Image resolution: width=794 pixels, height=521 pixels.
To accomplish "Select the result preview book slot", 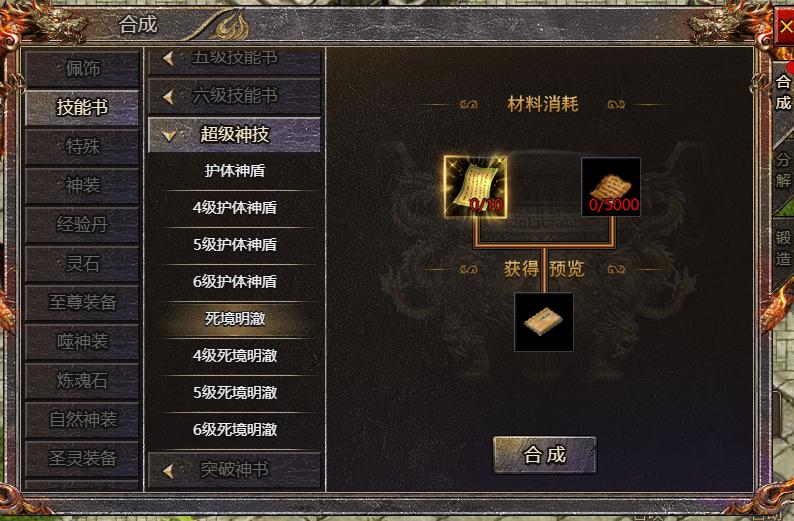I will (544, 322).
